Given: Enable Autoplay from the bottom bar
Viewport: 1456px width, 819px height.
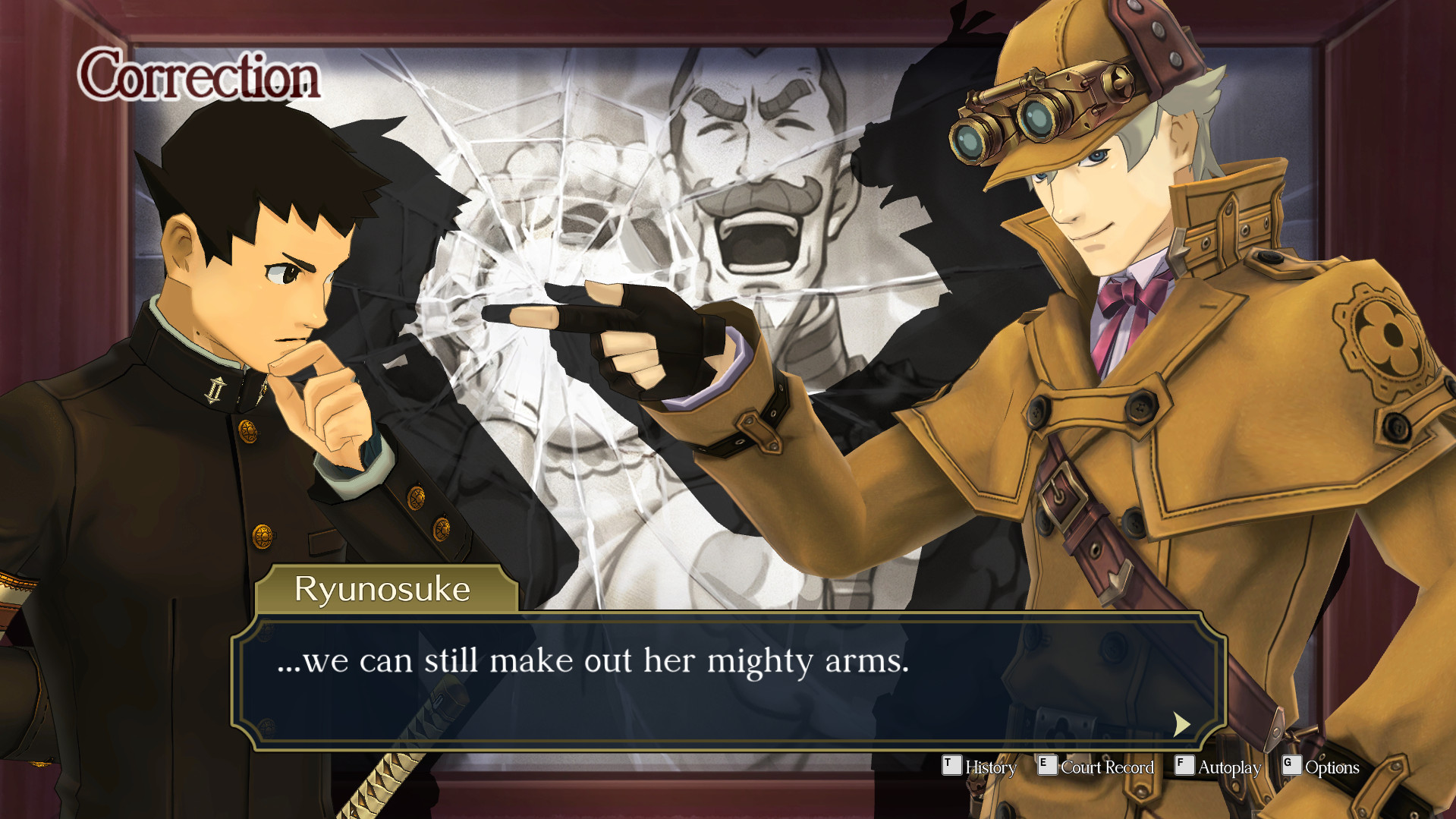Looking at the screenshot, I should coord(1228,767).
